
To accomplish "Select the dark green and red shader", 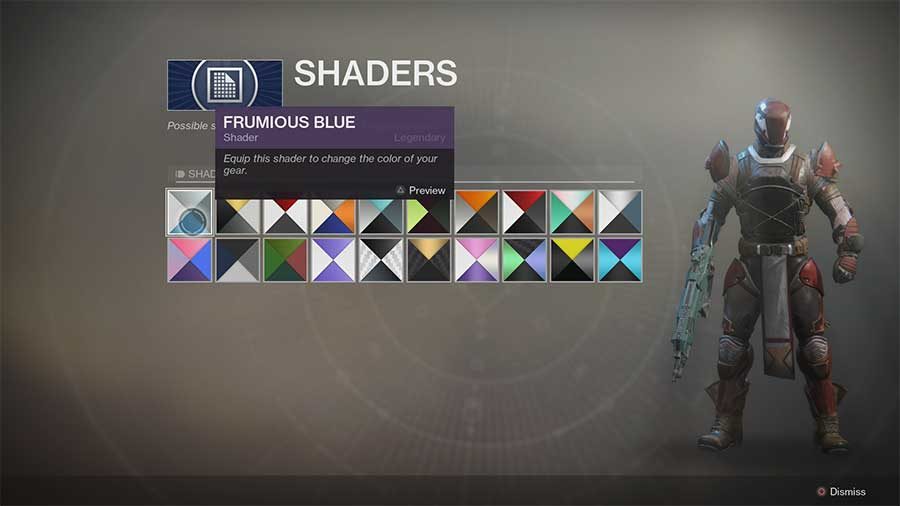I will (285, 260).
